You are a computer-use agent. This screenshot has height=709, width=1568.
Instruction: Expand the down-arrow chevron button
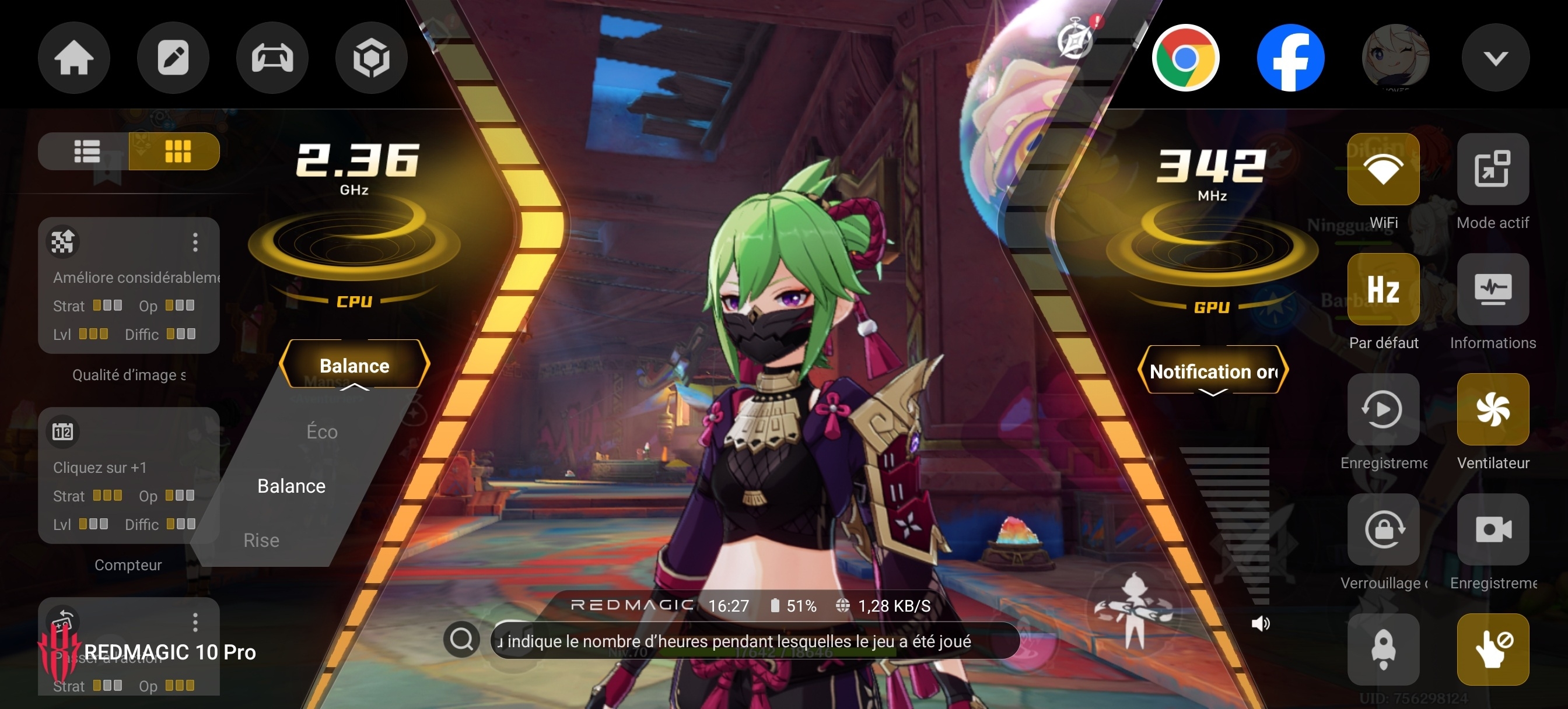coord(1495,58)
